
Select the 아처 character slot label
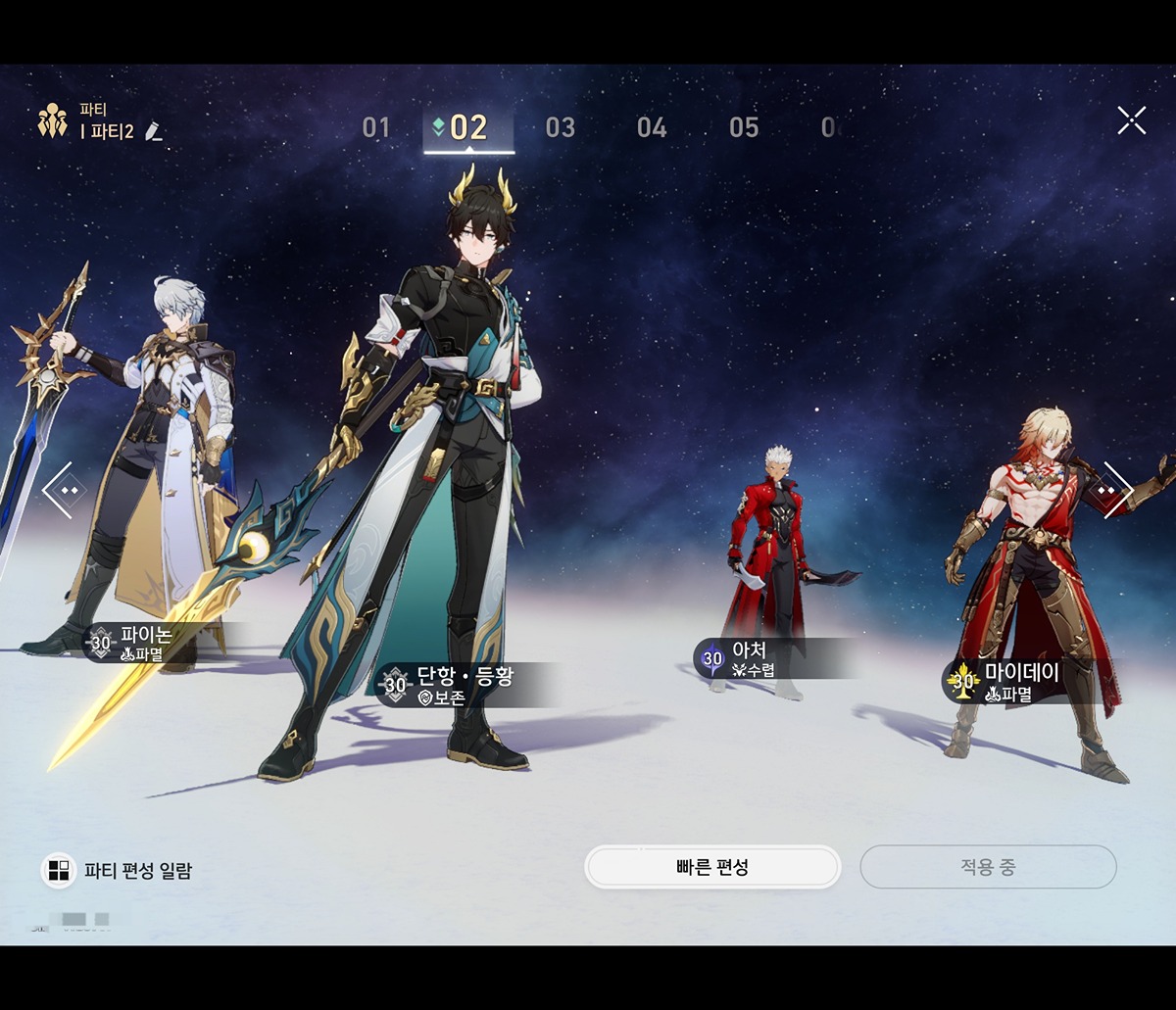coord(749,658)
